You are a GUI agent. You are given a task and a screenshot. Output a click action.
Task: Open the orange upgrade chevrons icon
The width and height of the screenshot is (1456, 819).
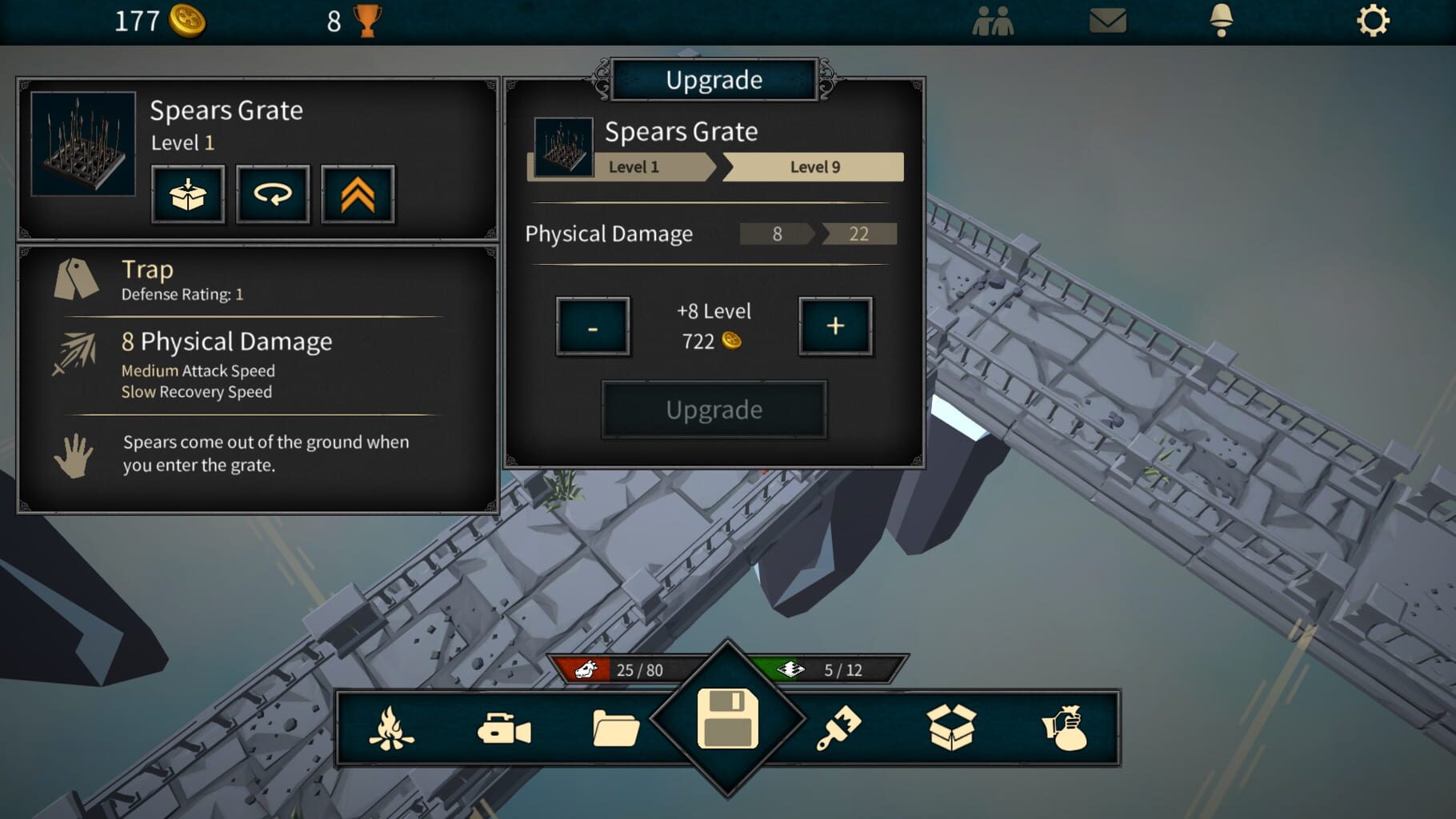[358, 194]
